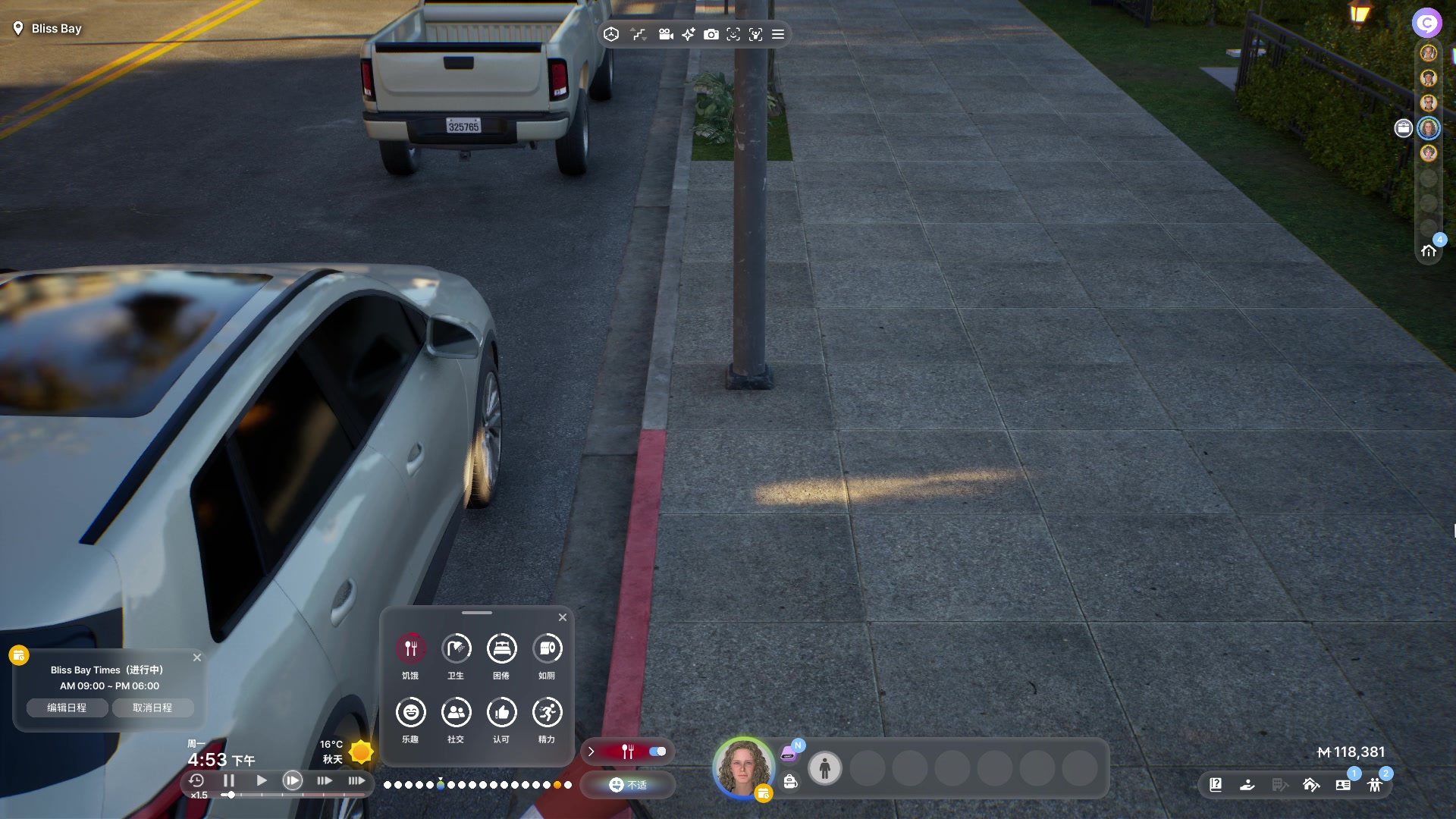Pause the game time

(228, 780)
